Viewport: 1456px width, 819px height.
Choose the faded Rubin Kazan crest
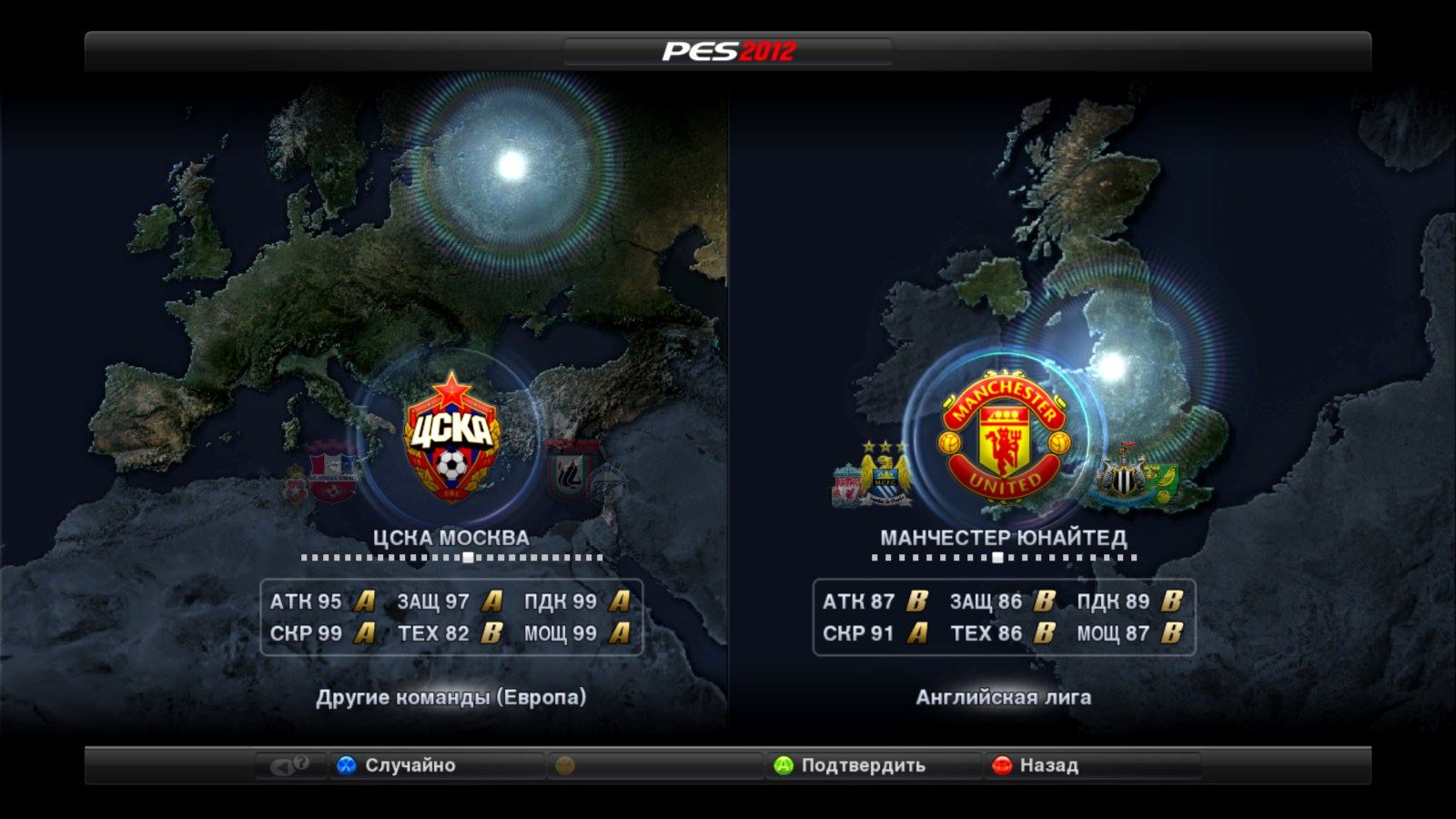[x=570, y=471]
